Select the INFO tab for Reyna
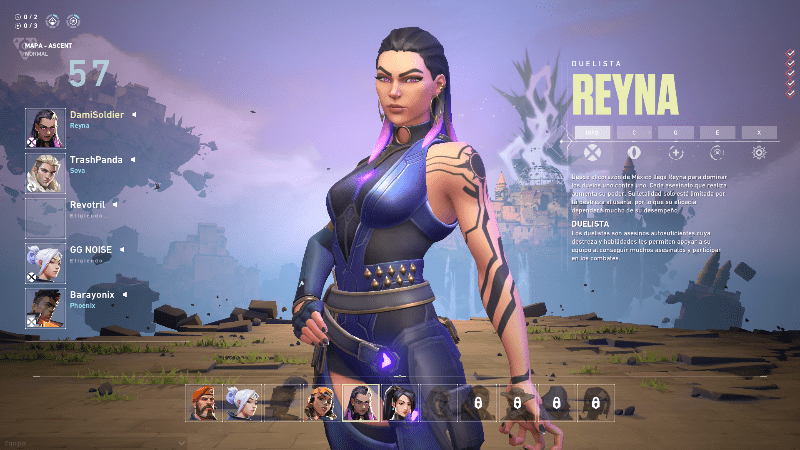This screenshot has width=800, height=450. pos(591,131)
